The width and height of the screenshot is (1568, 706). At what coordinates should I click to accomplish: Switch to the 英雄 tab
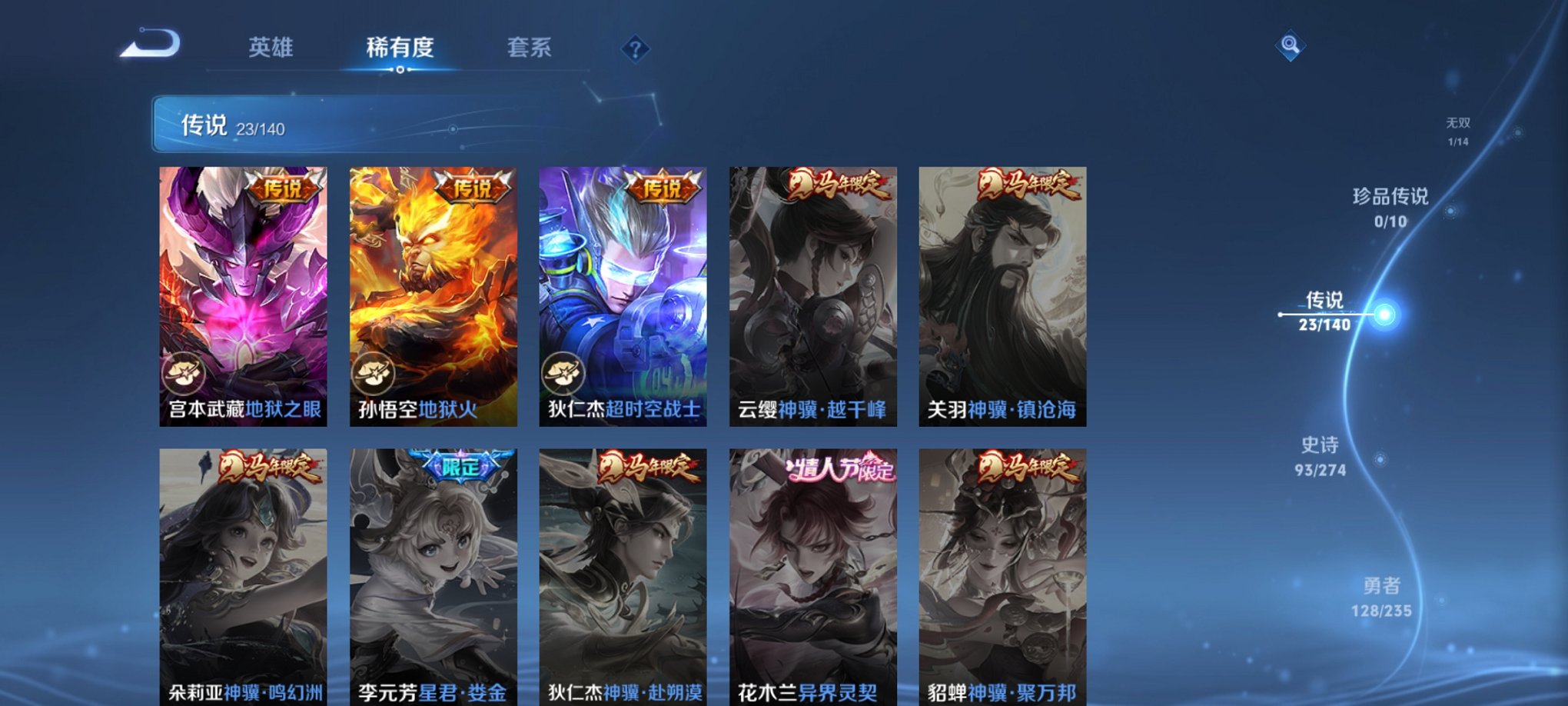pyautogui.click(x=270, y=48)
